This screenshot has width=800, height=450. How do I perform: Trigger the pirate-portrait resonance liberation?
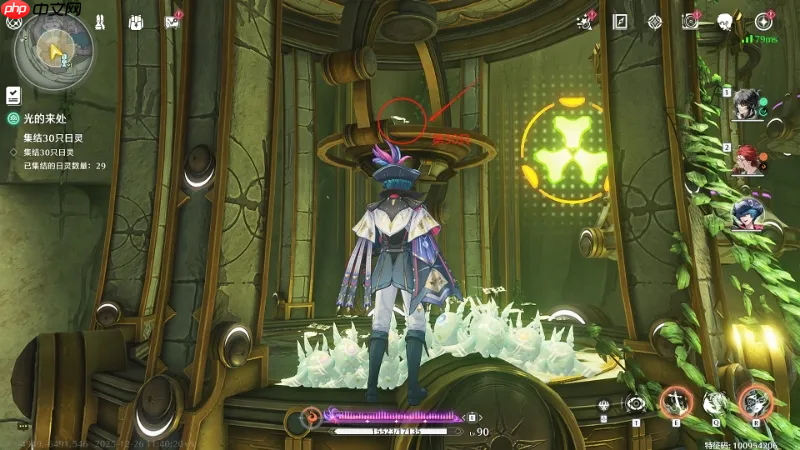pos(755,402)
